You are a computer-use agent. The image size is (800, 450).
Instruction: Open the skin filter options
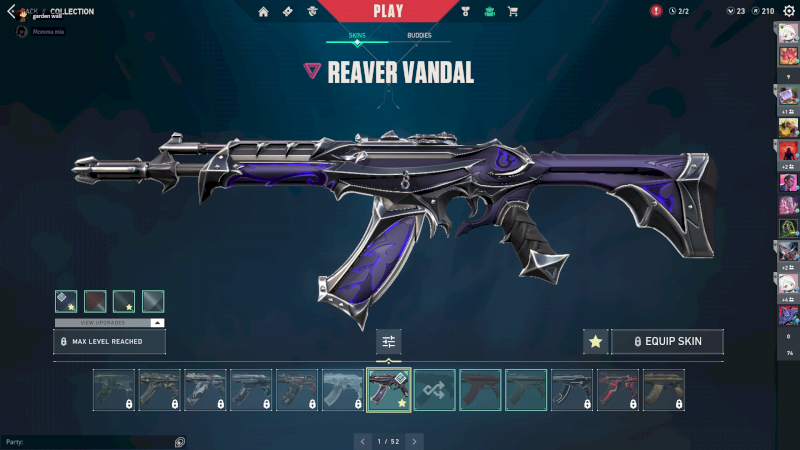pos(389,342)
